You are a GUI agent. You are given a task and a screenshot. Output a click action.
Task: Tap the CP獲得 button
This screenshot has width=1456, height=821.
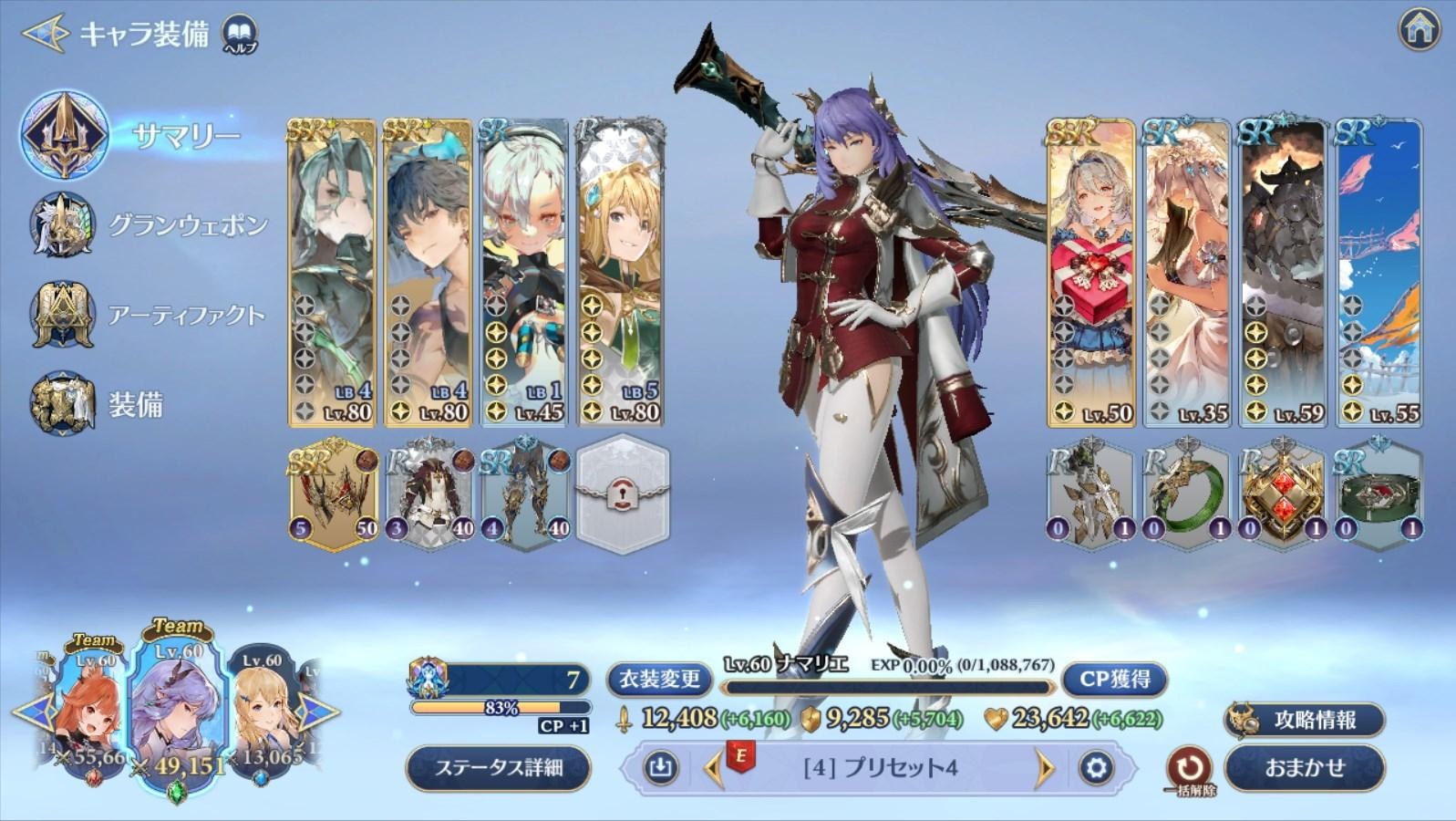tap(1114, 679)
